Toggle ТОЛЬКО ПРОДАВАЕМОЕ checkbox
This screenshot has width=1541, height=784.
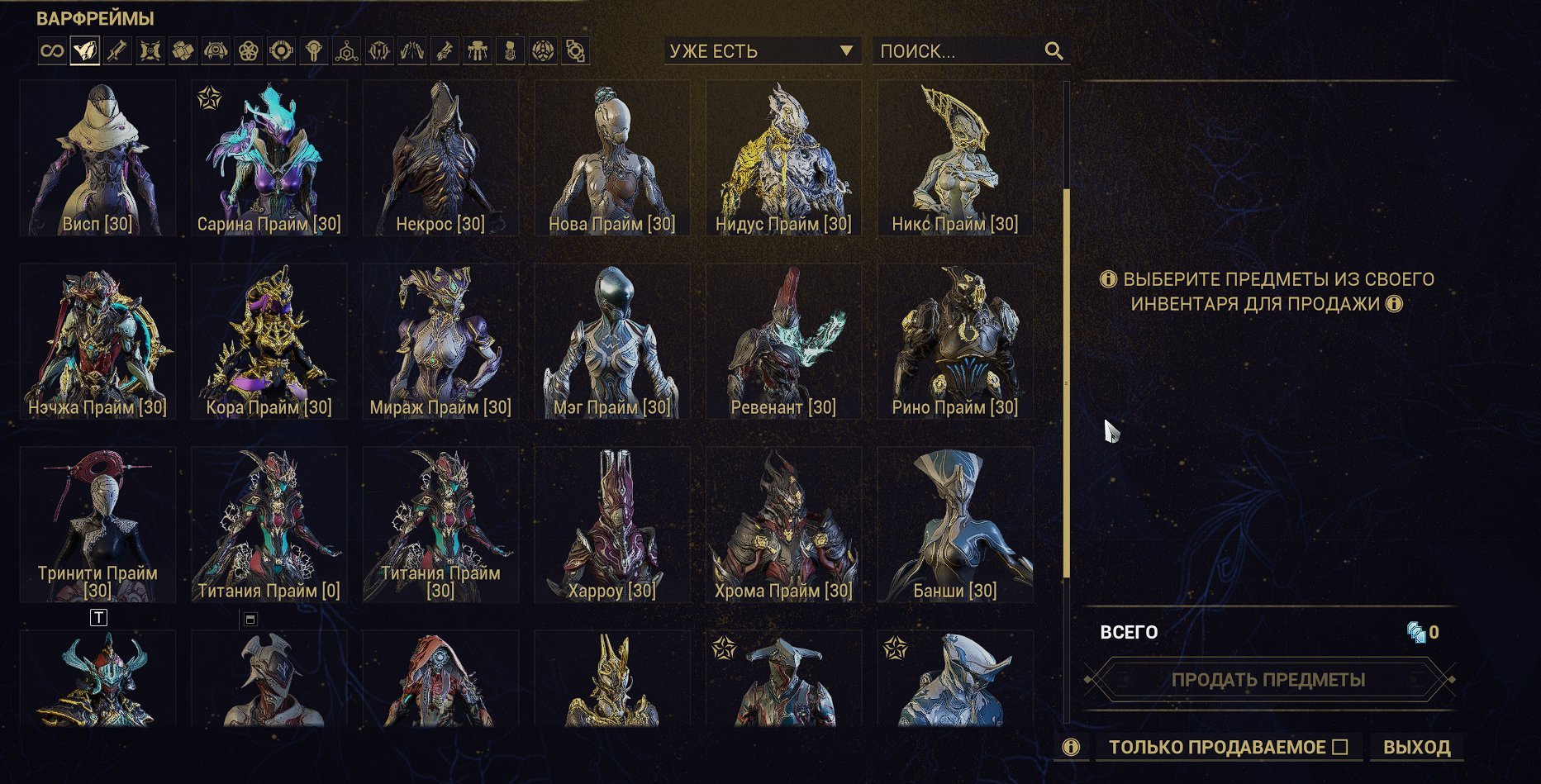click(1340, 747)
